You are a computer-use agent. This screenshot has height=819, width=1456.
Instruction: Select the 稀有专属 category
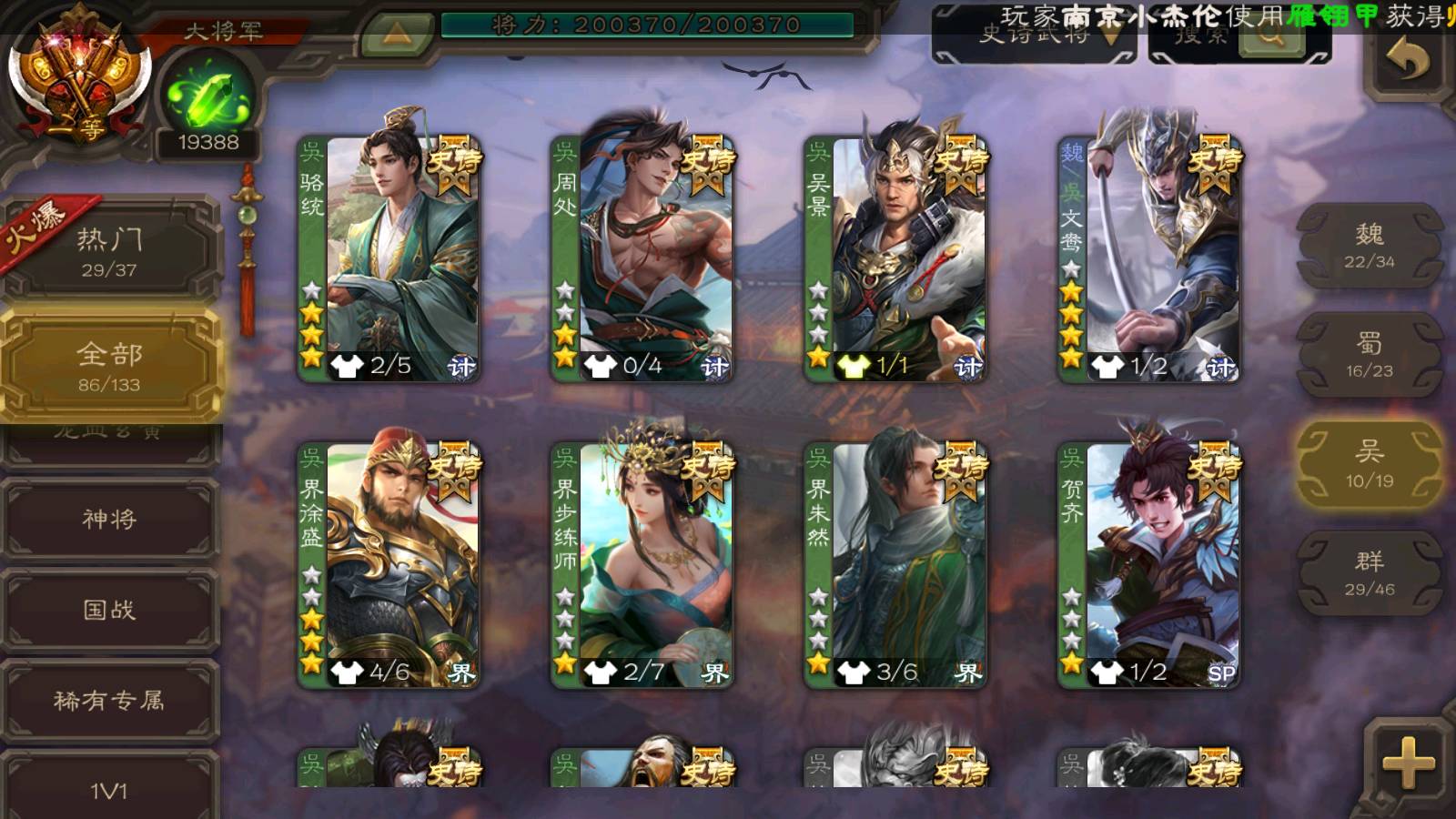point(109,700)
